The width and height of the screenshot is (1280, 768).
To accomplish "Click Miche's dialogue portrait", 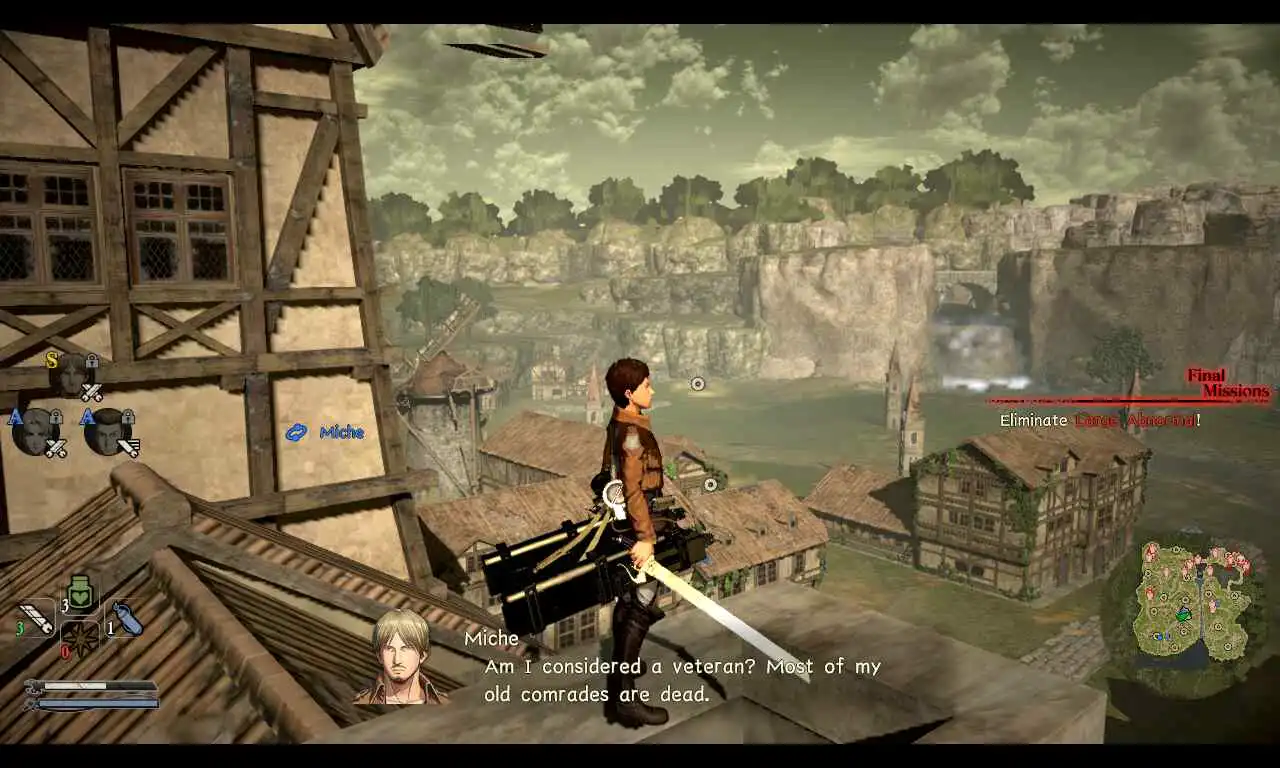I will (402, 657).
